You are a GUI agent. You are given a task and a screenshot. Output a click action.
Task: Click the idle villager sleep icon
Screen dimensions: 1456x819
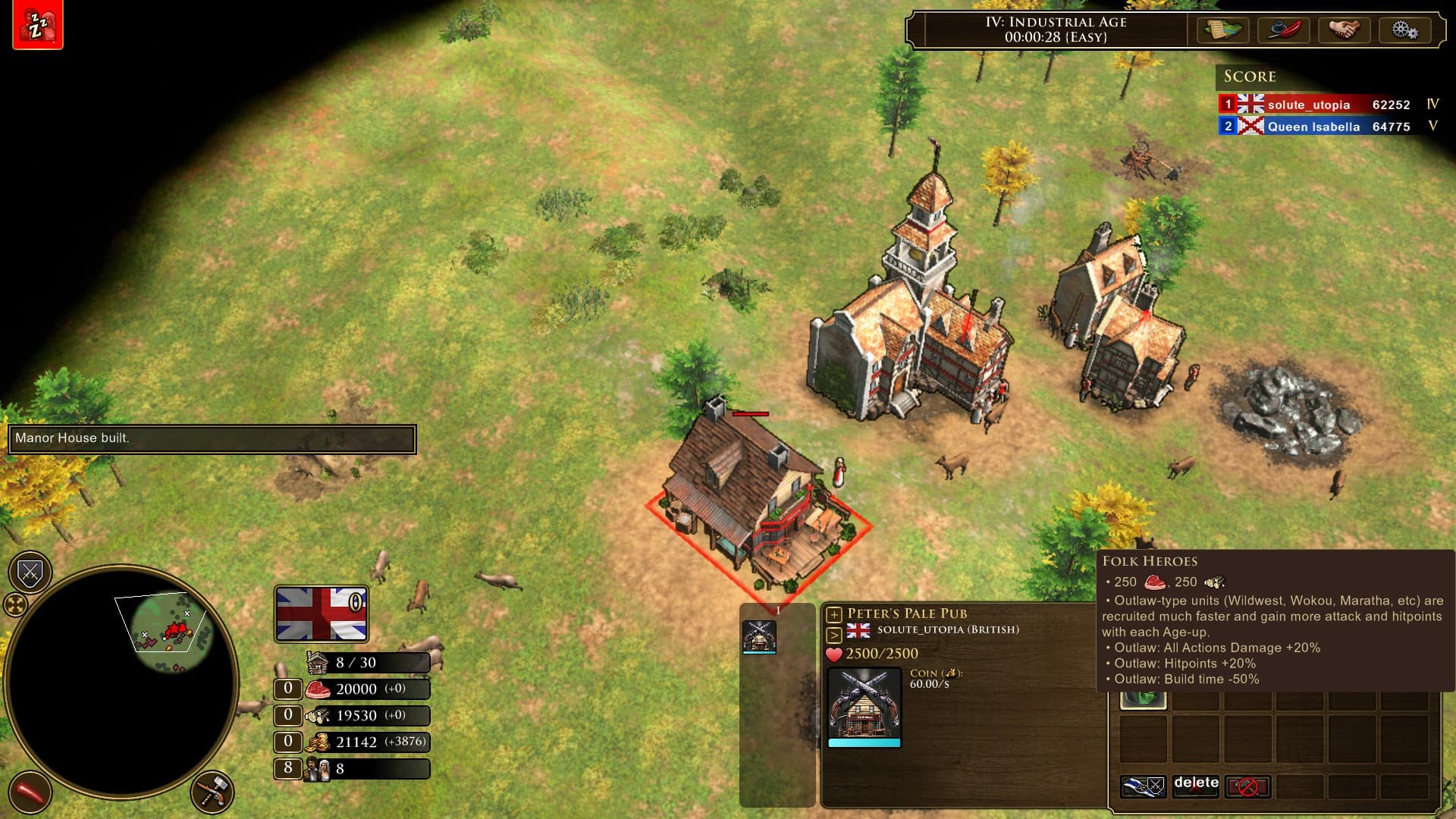coord(37,25)
